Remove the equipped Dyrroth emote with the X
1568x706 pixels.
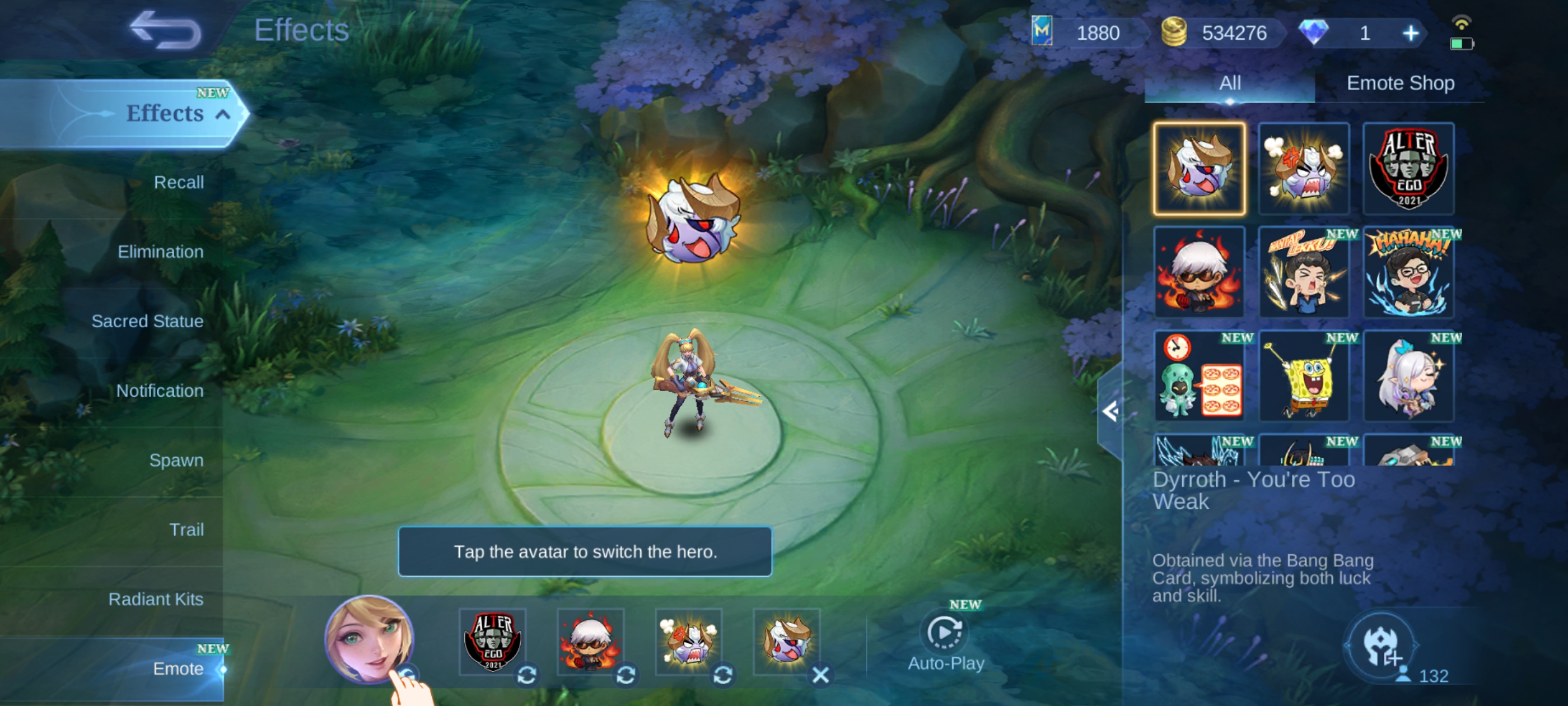pyautogui.click(x=820, y=675)
